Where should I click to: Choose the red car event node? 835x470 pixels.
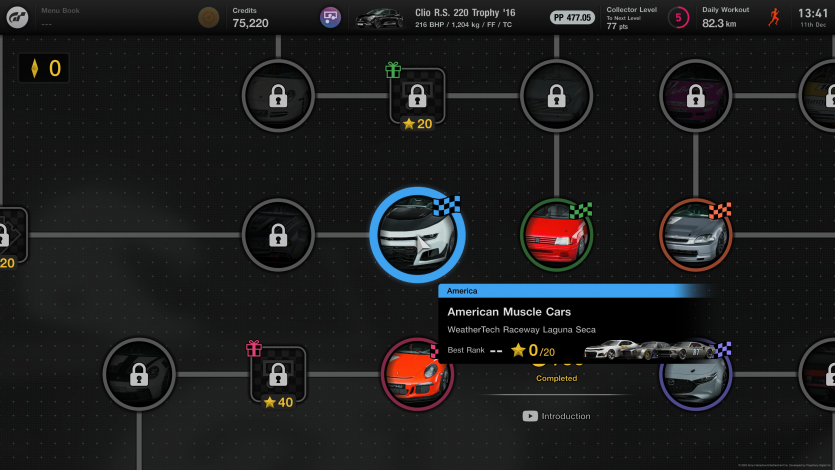557,235
